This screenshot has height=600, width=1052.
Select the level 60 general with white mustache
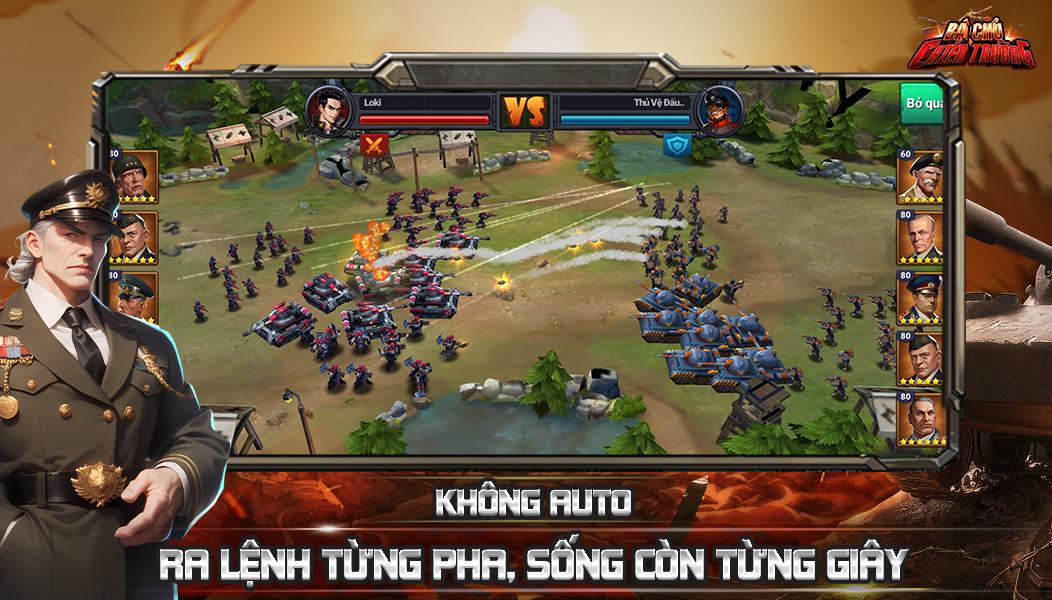(920, 176)
